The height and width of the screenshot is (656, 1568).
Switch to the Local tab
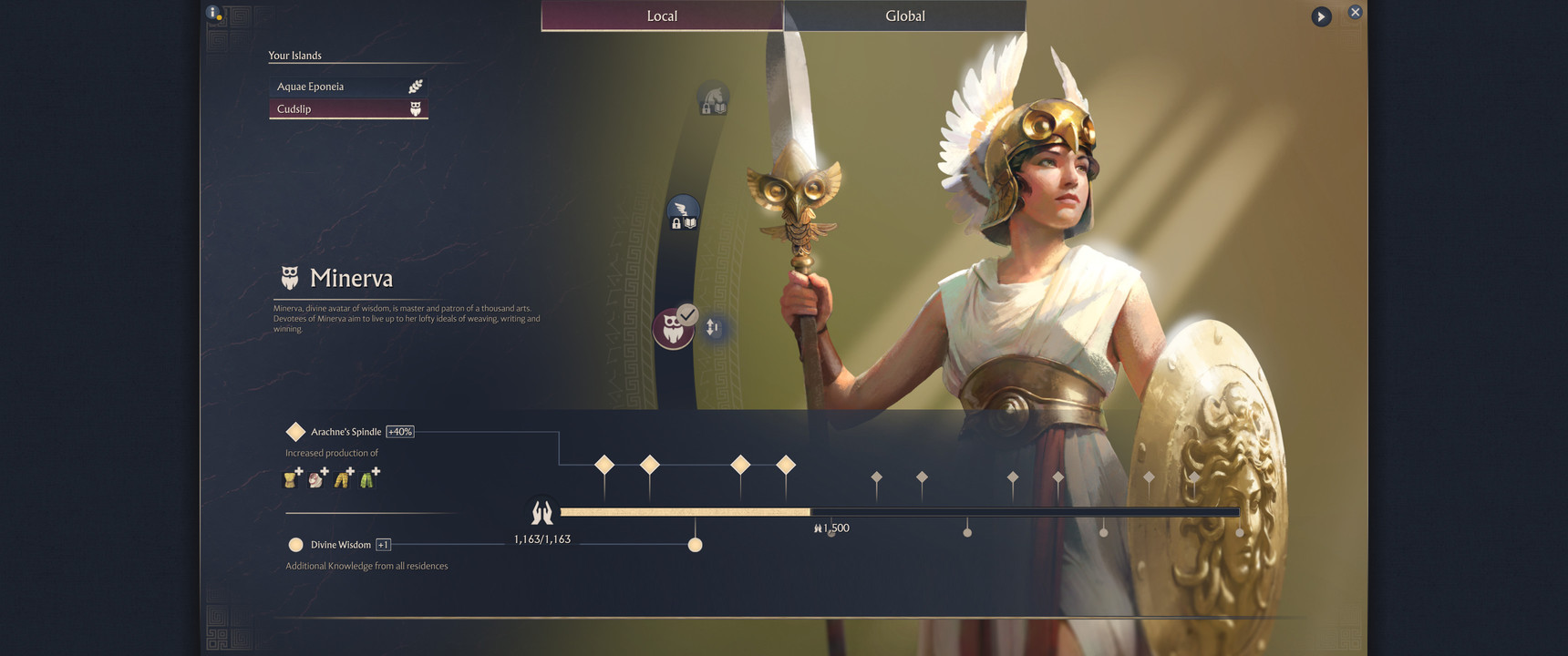[x=662, y=15]
